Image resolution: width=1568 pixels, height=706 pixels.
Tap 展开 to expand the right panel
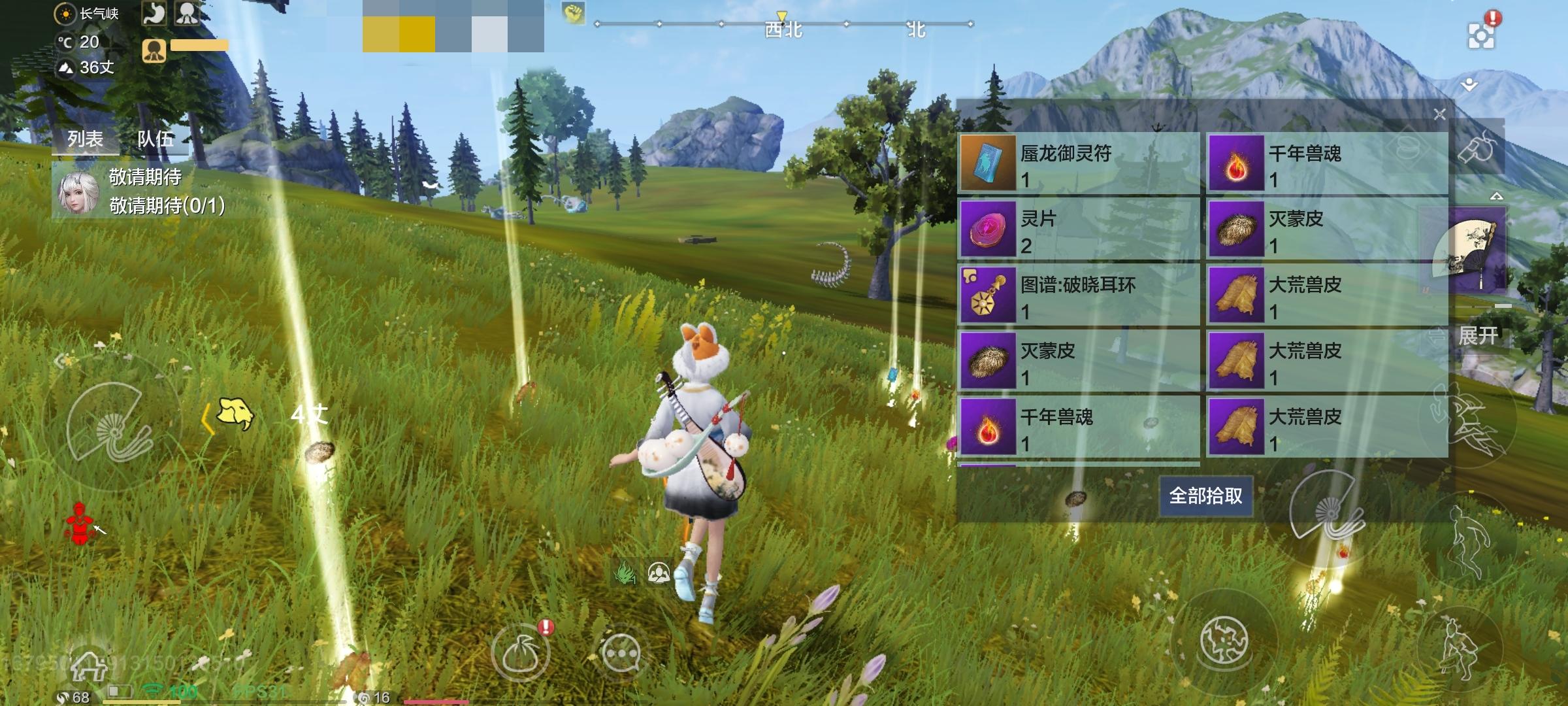coord(1478,335)
